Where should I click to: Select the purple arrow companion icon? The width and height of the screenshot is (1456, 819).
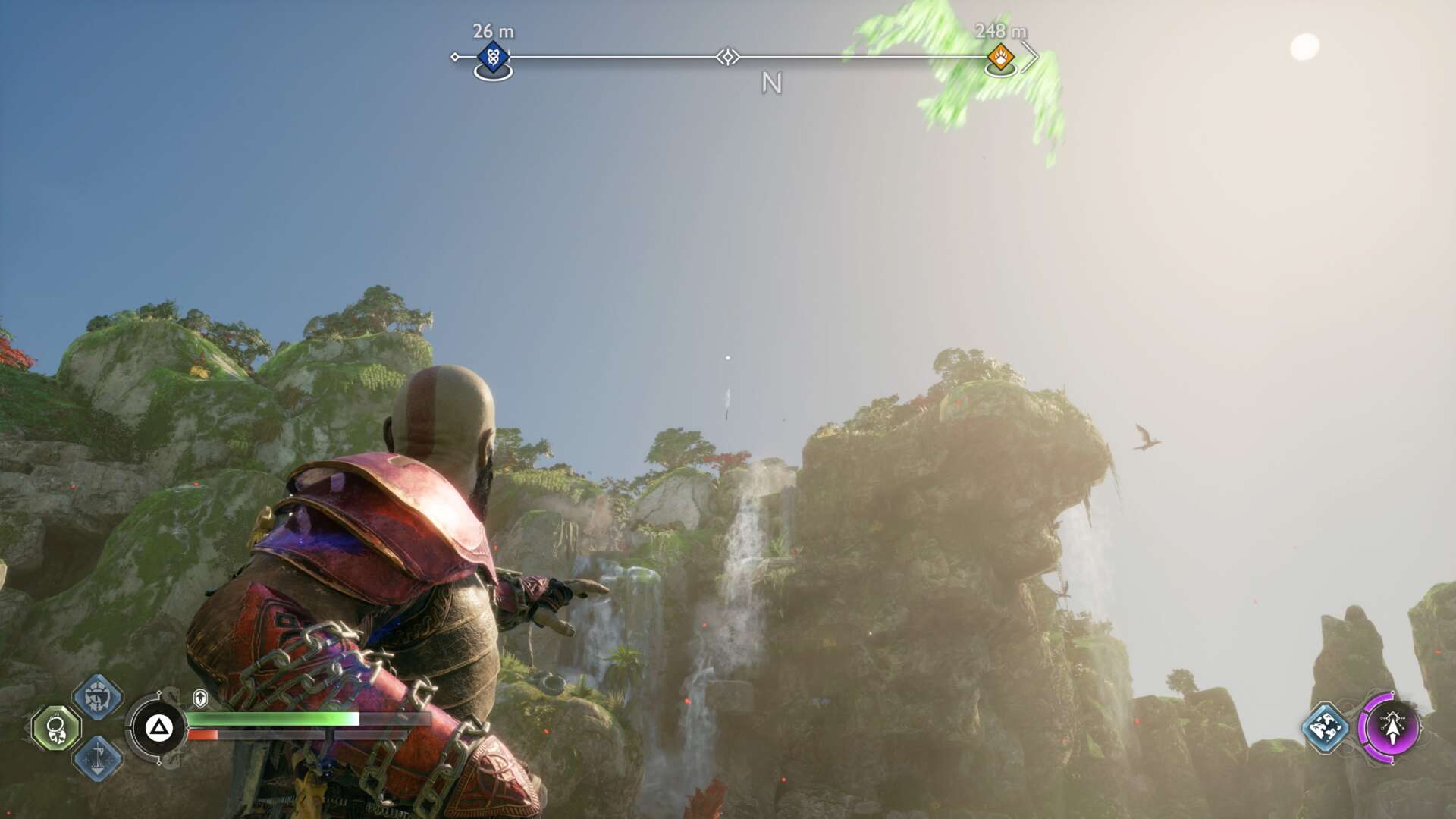pyautogui.click(x=1392, y=727)
